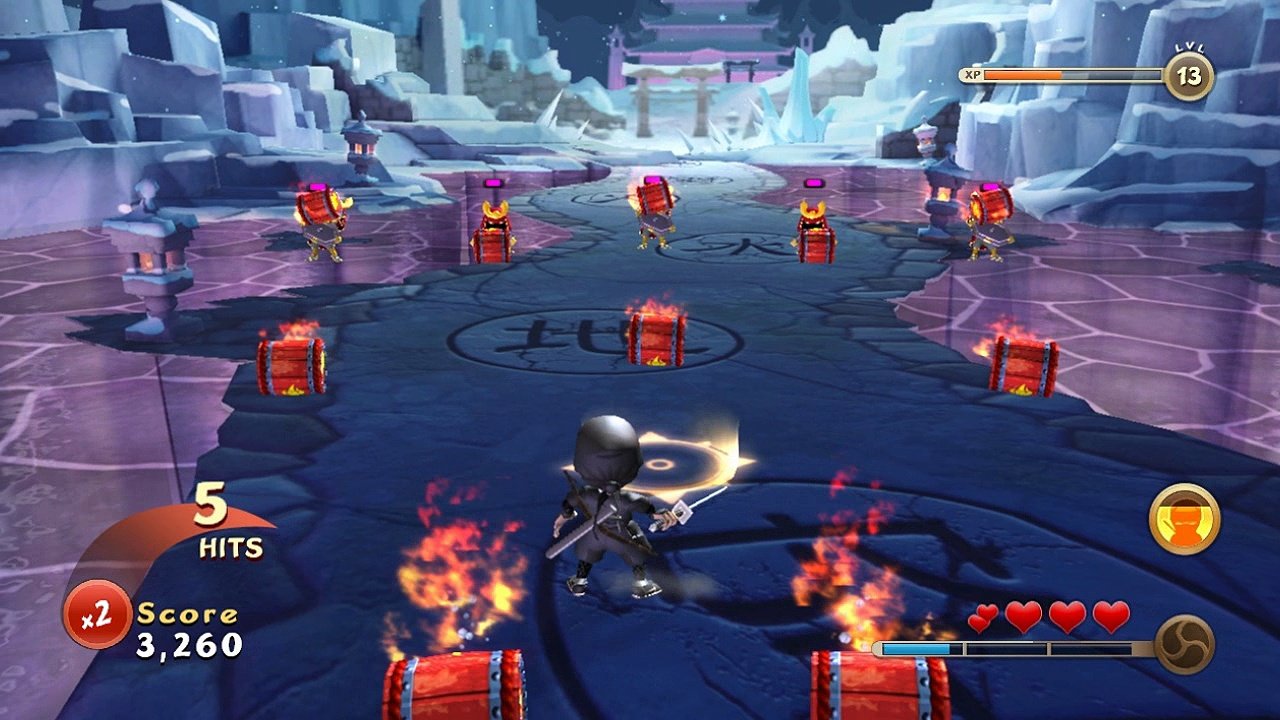The width and height of the screenshot is (1280, 720).
Task: Toggle the first full heart in the health row
Action: [1022, 617]
